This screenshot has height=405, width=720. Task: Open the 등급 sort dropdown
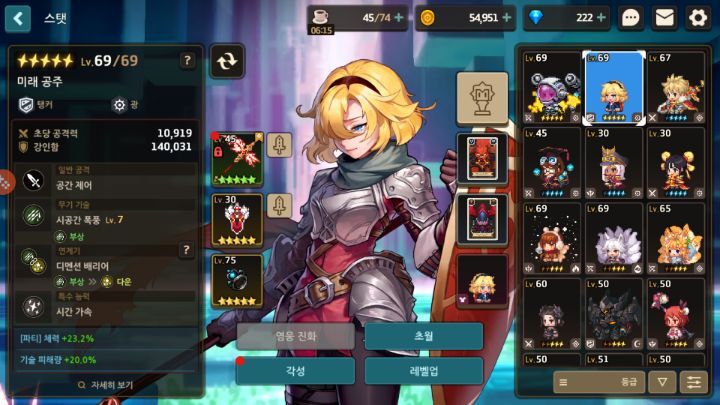pyautogui.click(x=598, y=381)
